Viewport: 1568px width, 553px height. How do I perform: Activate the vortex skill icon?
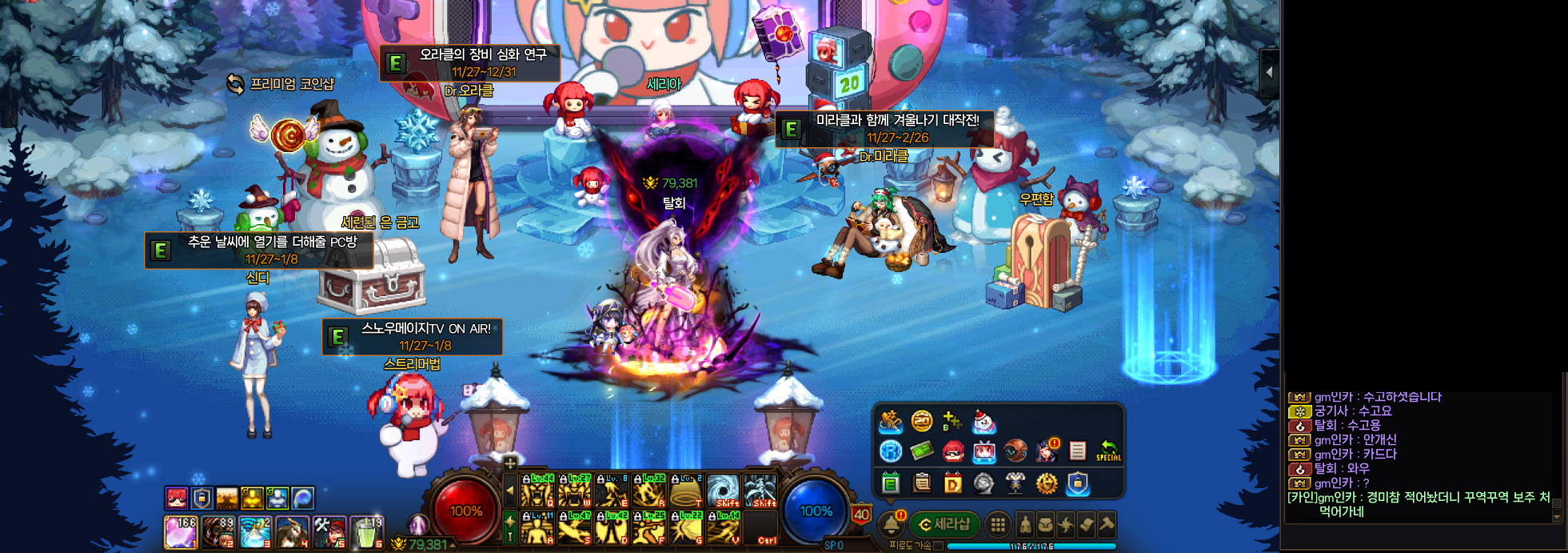[x=723, y=490]
